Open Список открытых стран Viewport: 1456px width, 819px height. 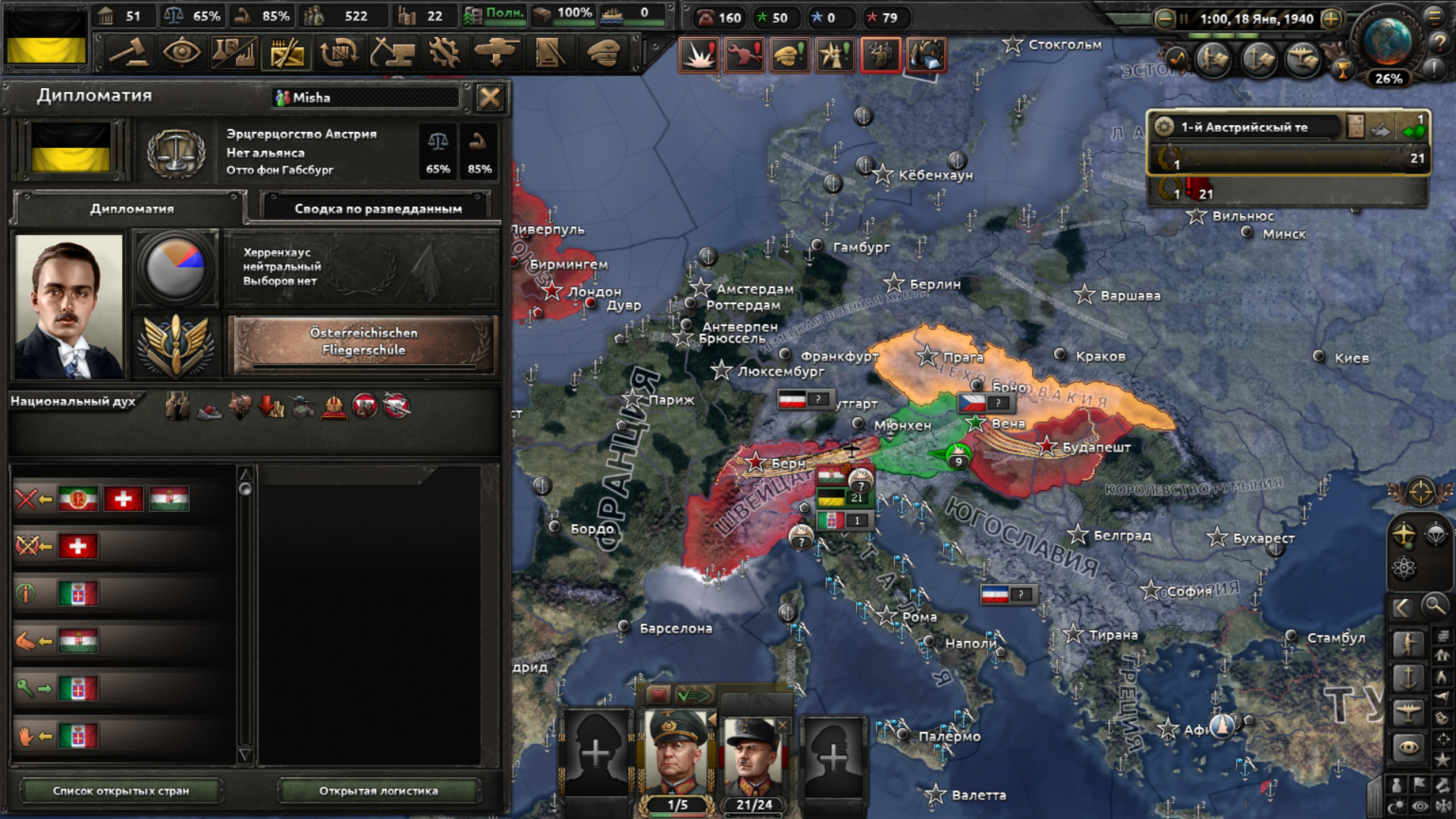[121, 791]
